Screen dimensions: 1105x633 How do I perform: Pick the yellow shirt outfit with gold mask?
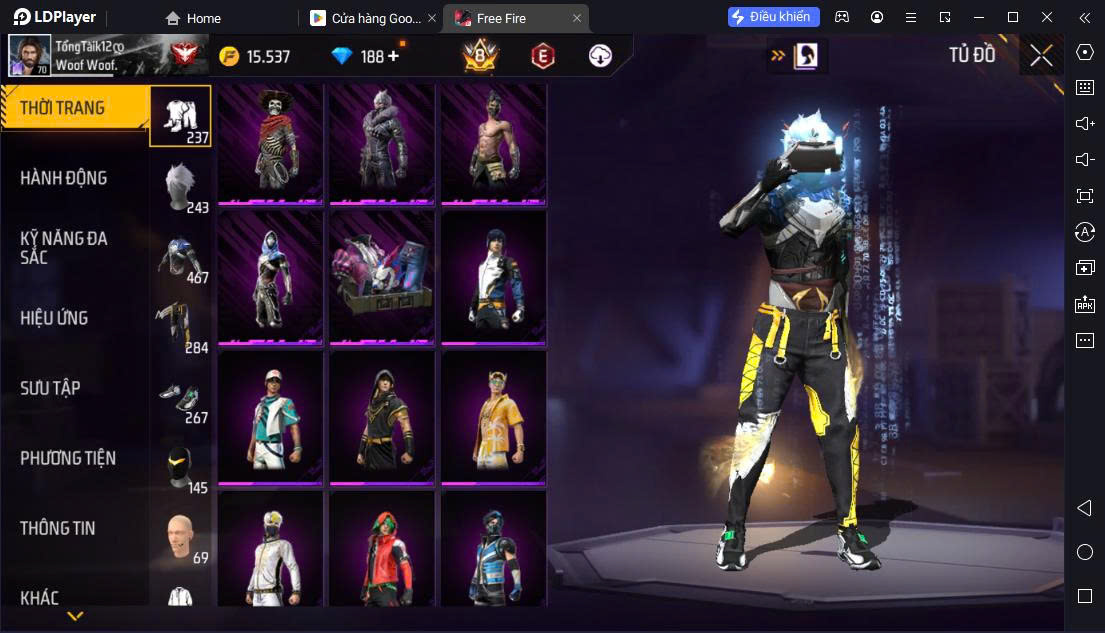494,416
